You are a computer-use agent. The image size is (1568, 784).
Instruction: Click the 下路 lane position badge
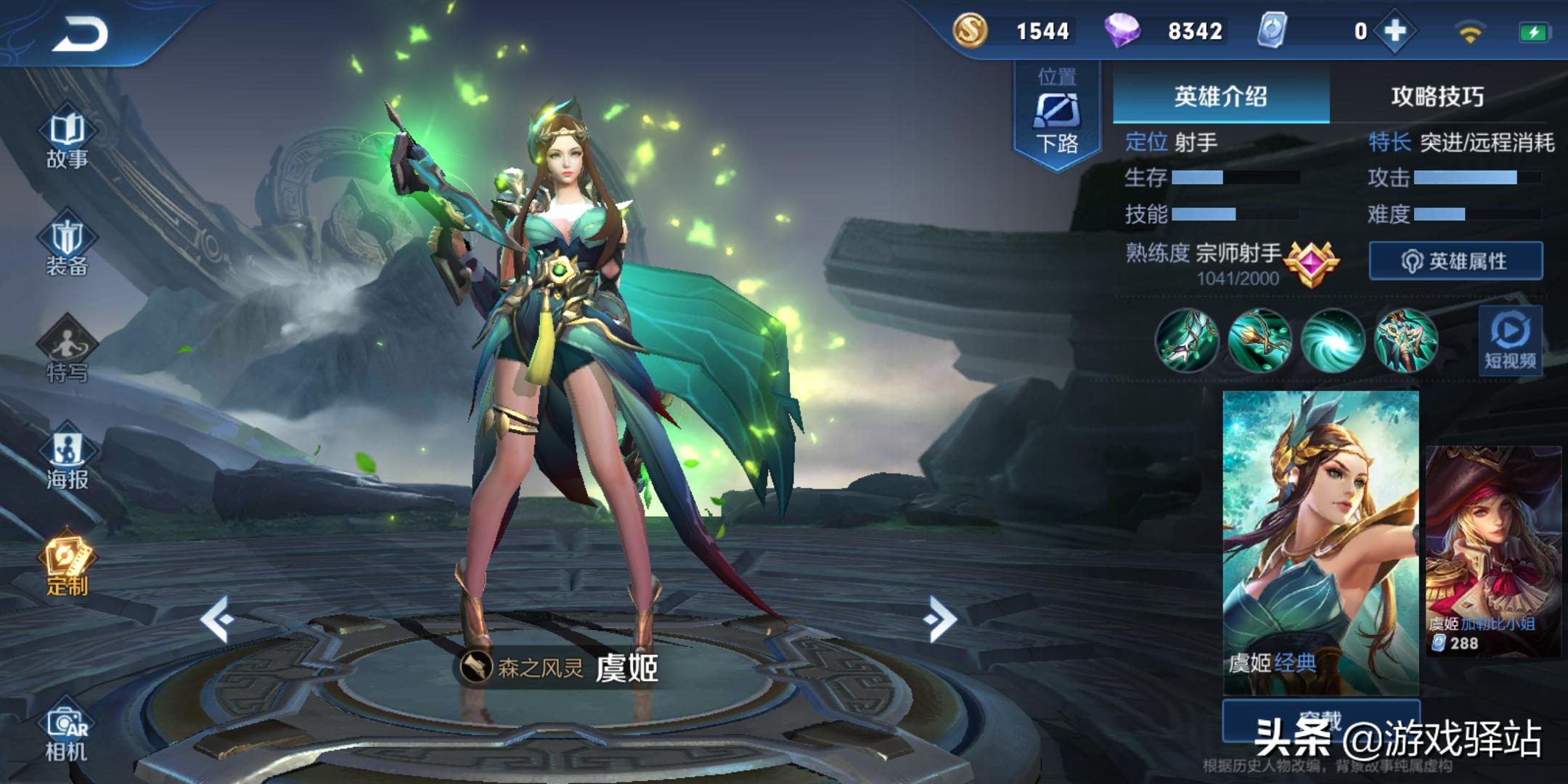pos(1057,115)
